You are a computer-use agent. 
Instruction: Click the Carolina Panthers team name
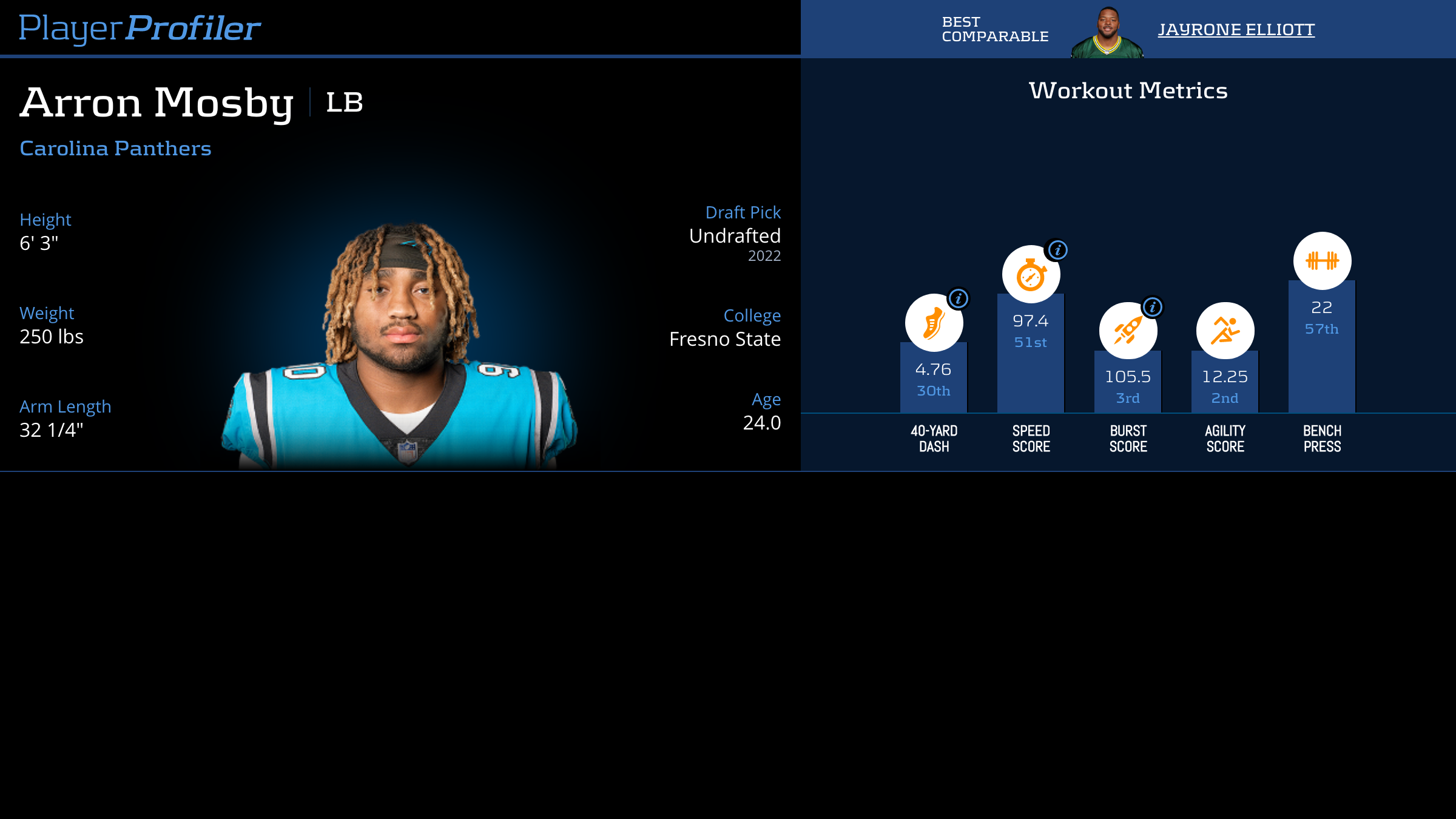pyautogui.click(x=115, y=149)
